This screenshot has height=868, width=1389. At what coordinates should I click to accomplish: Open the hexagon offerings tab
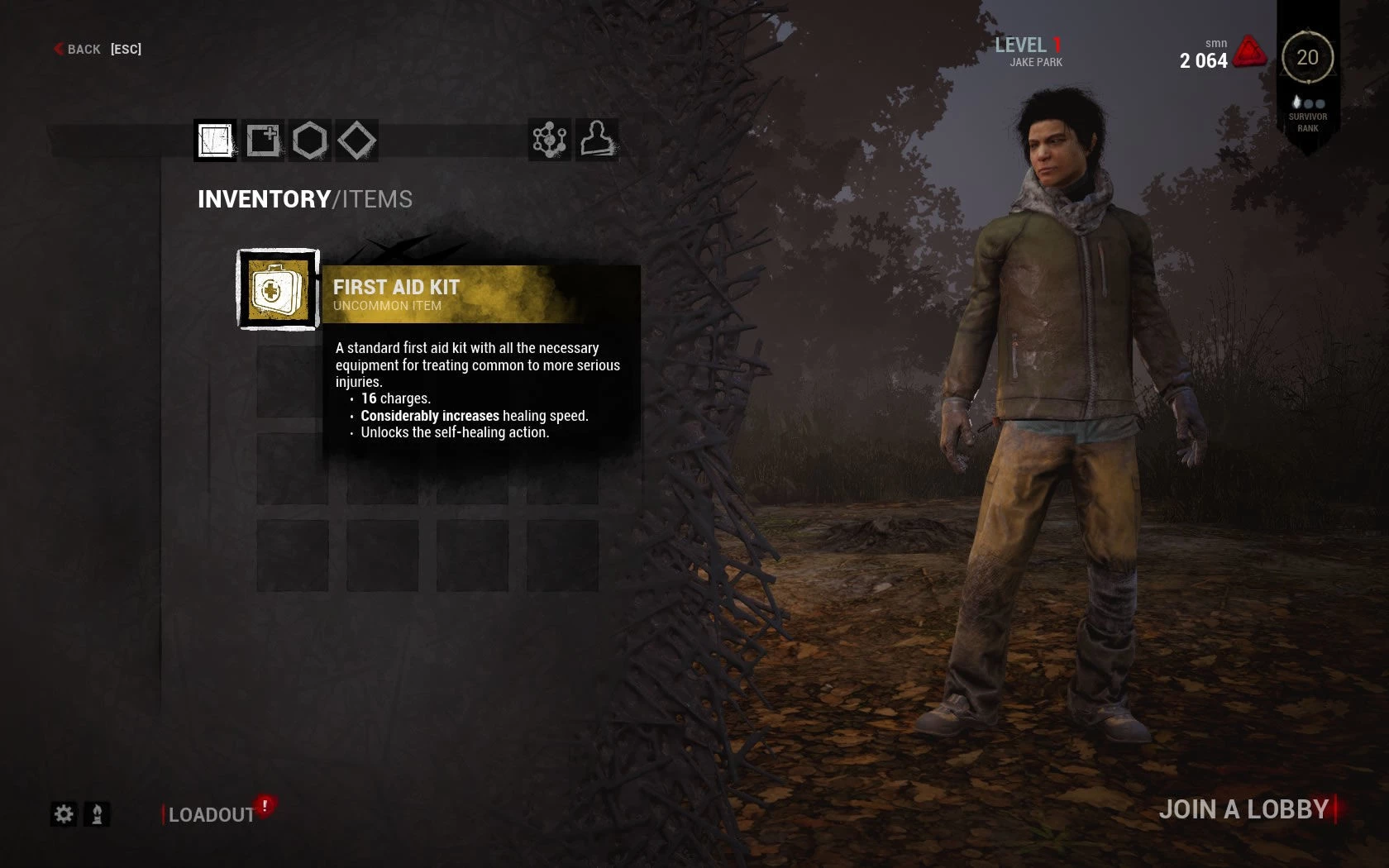point(310,140)
